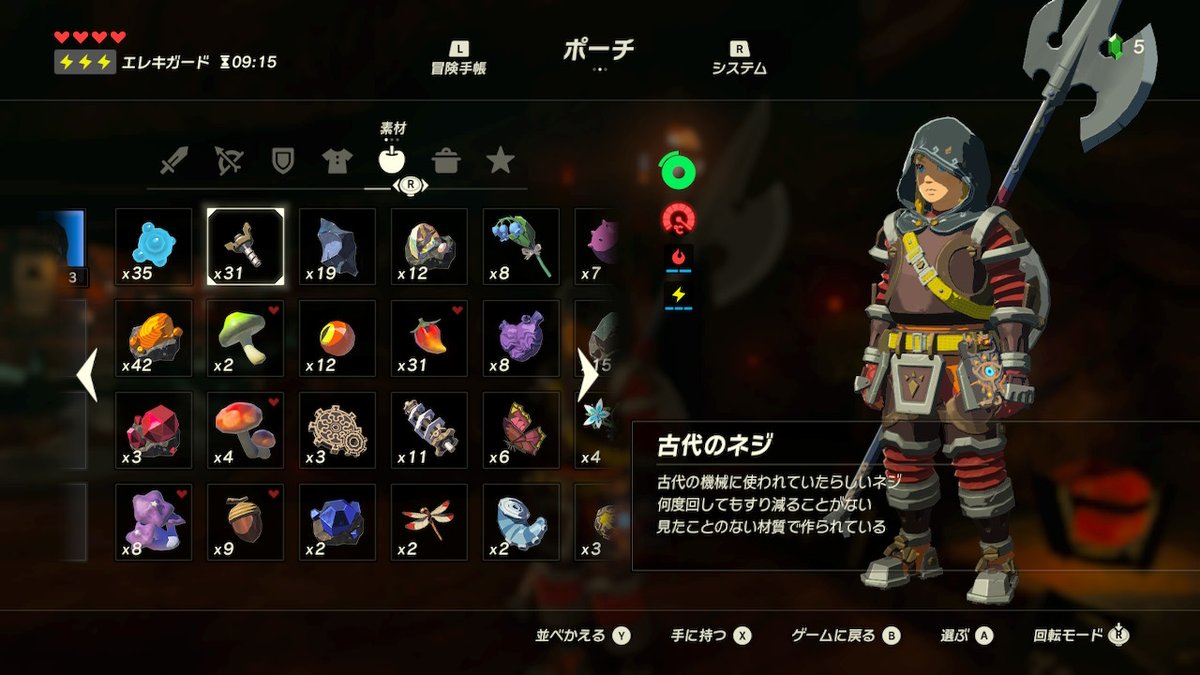Choose the green mushroom x2 slot
1200x675 pixels.
coord(246,339)
